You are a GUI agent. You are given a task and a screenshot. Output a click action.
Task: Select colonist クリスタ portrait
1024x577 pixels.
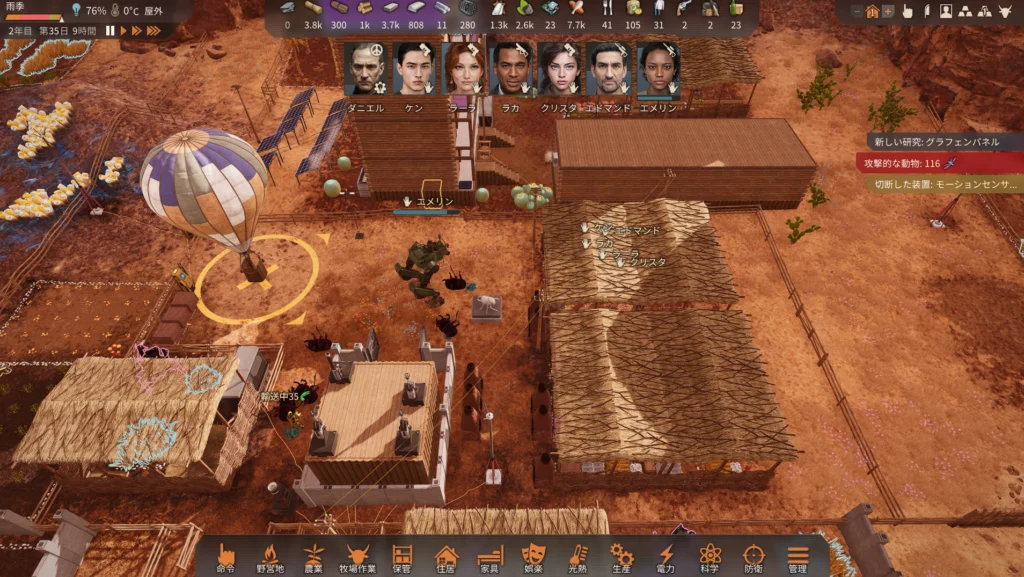[559, 70]
